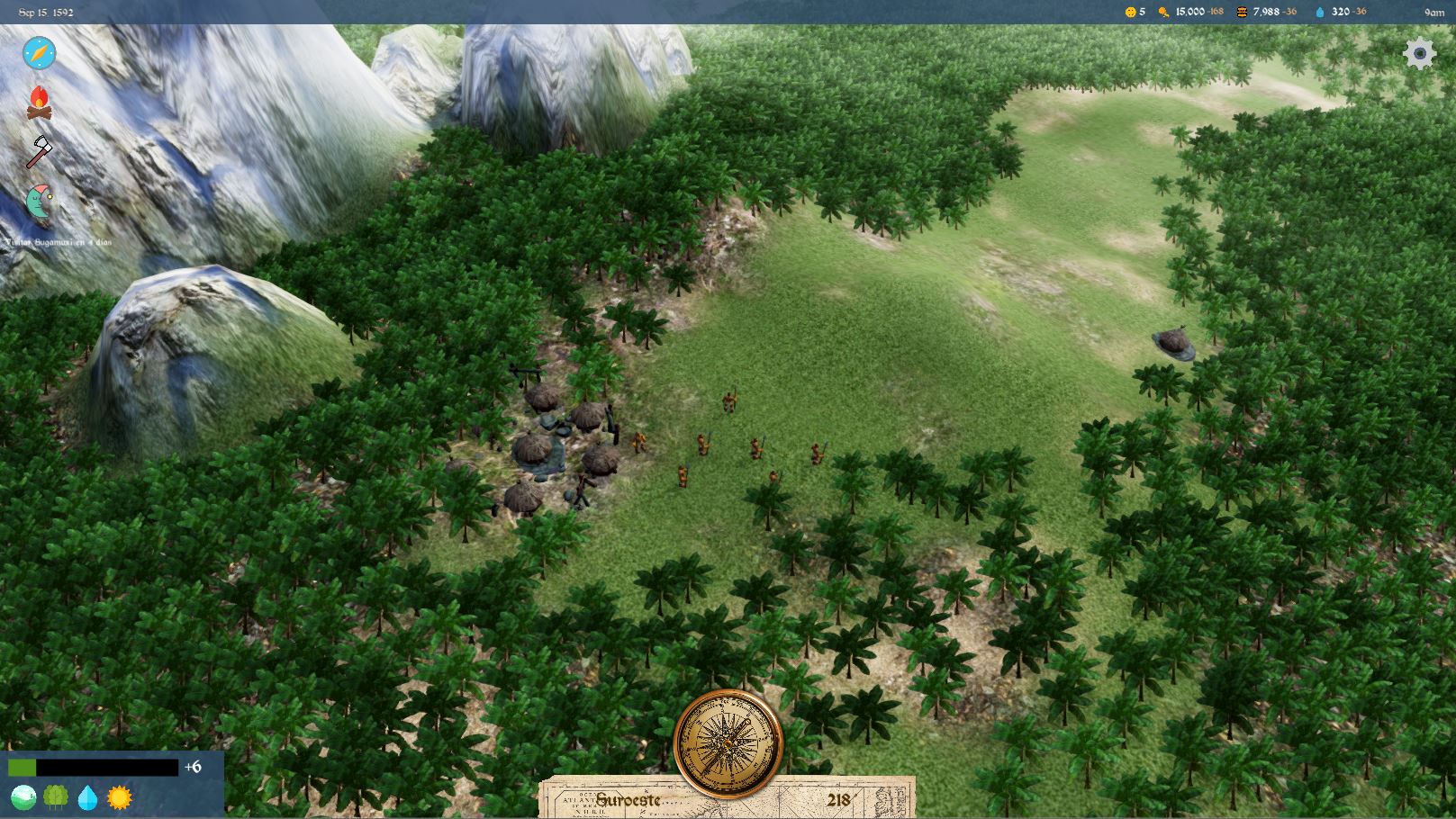Click the golden compass rose

(x=728, y=743)
